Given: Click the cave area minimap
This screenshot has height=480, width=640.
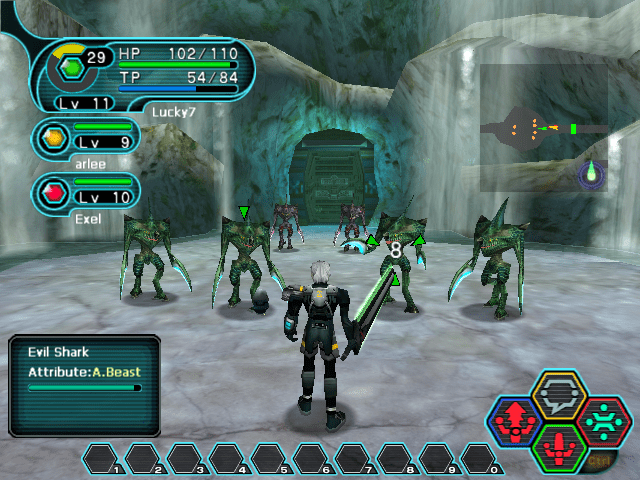Looking at the screenshot, I should (543, 127).
